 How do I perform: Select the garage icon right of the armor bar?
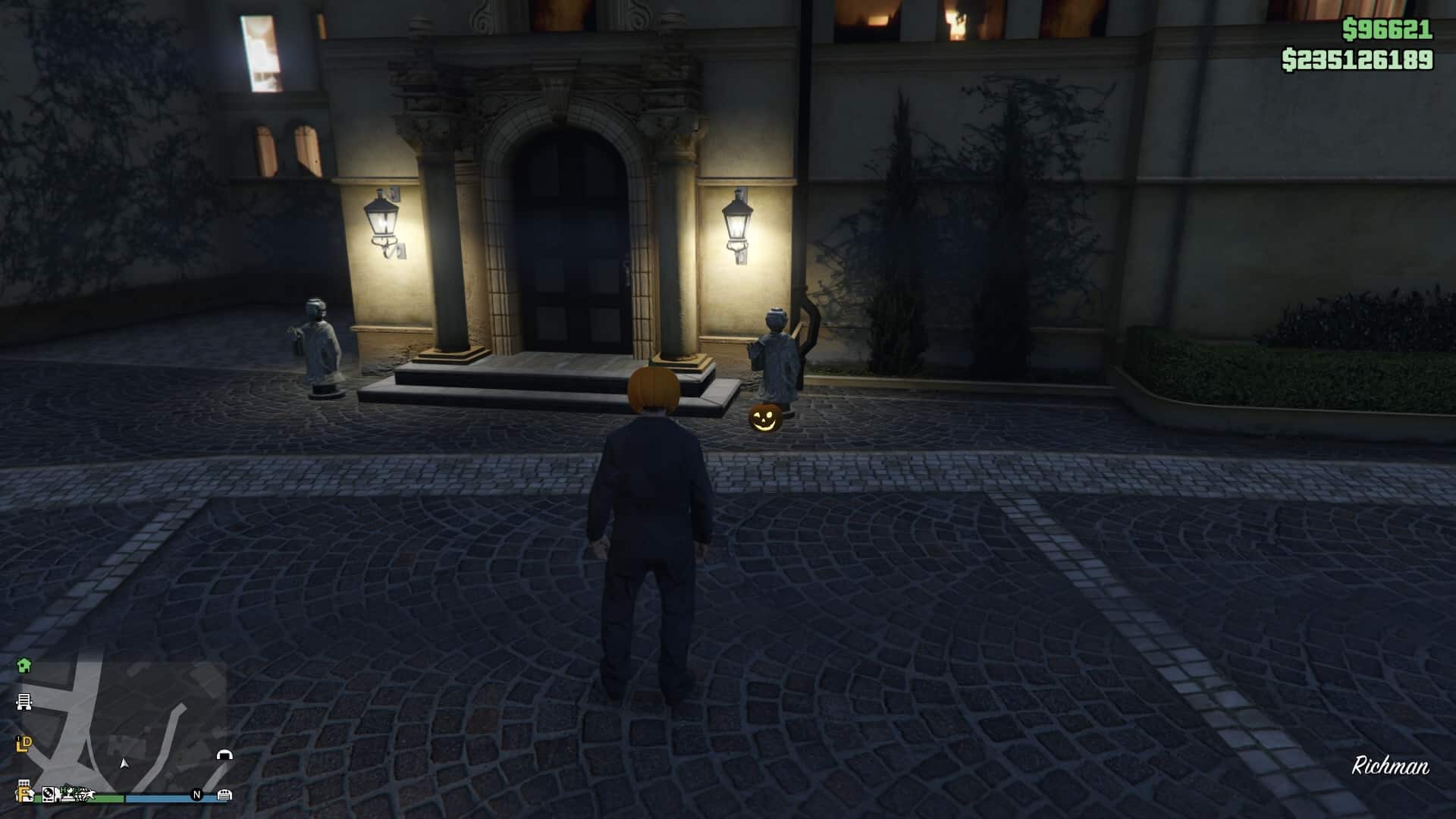click(224, 795)
